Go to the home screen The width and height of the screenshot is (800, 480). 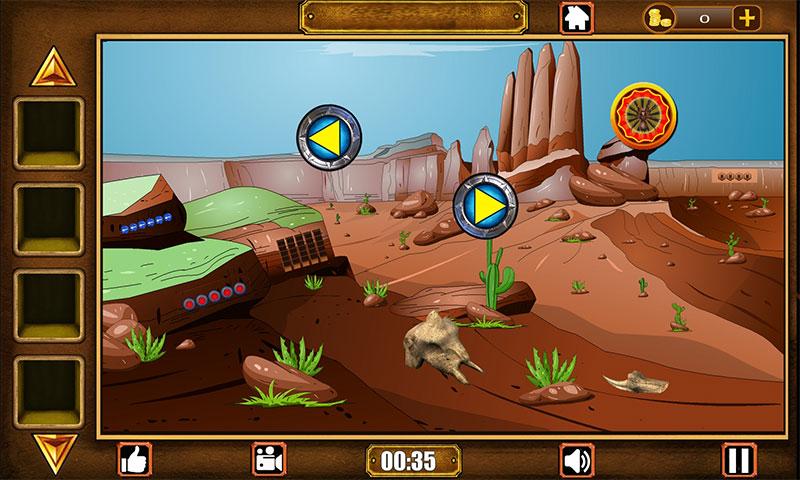point(575,17)
